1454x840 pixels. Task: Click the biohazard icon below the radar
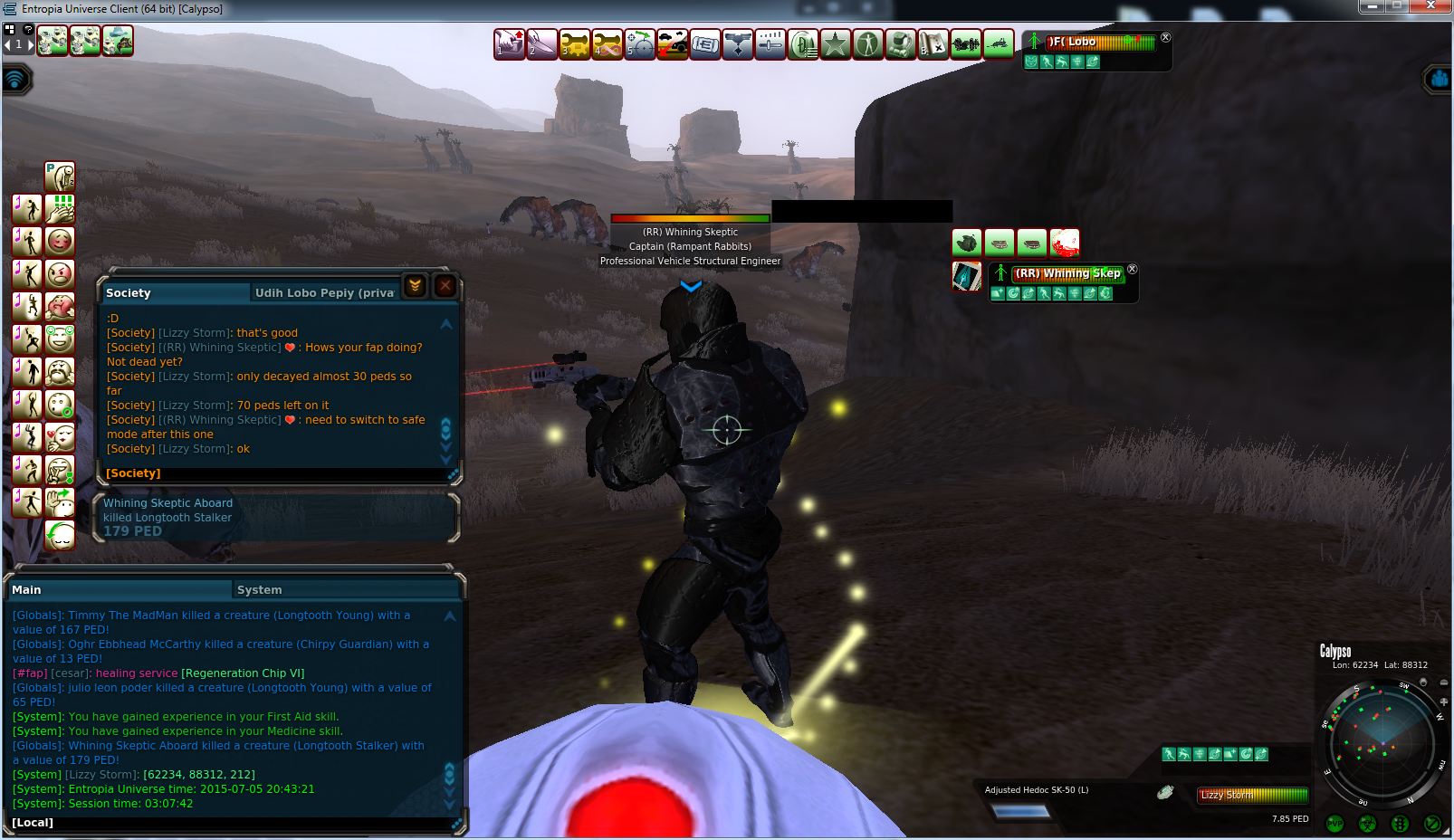(x=1367, y=824)
